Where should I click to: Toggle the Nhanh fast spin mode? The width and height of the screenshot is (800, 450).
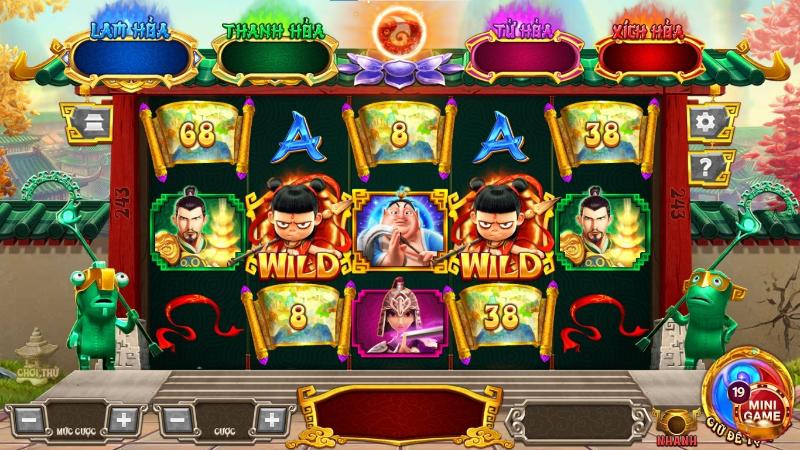point(676,424)
